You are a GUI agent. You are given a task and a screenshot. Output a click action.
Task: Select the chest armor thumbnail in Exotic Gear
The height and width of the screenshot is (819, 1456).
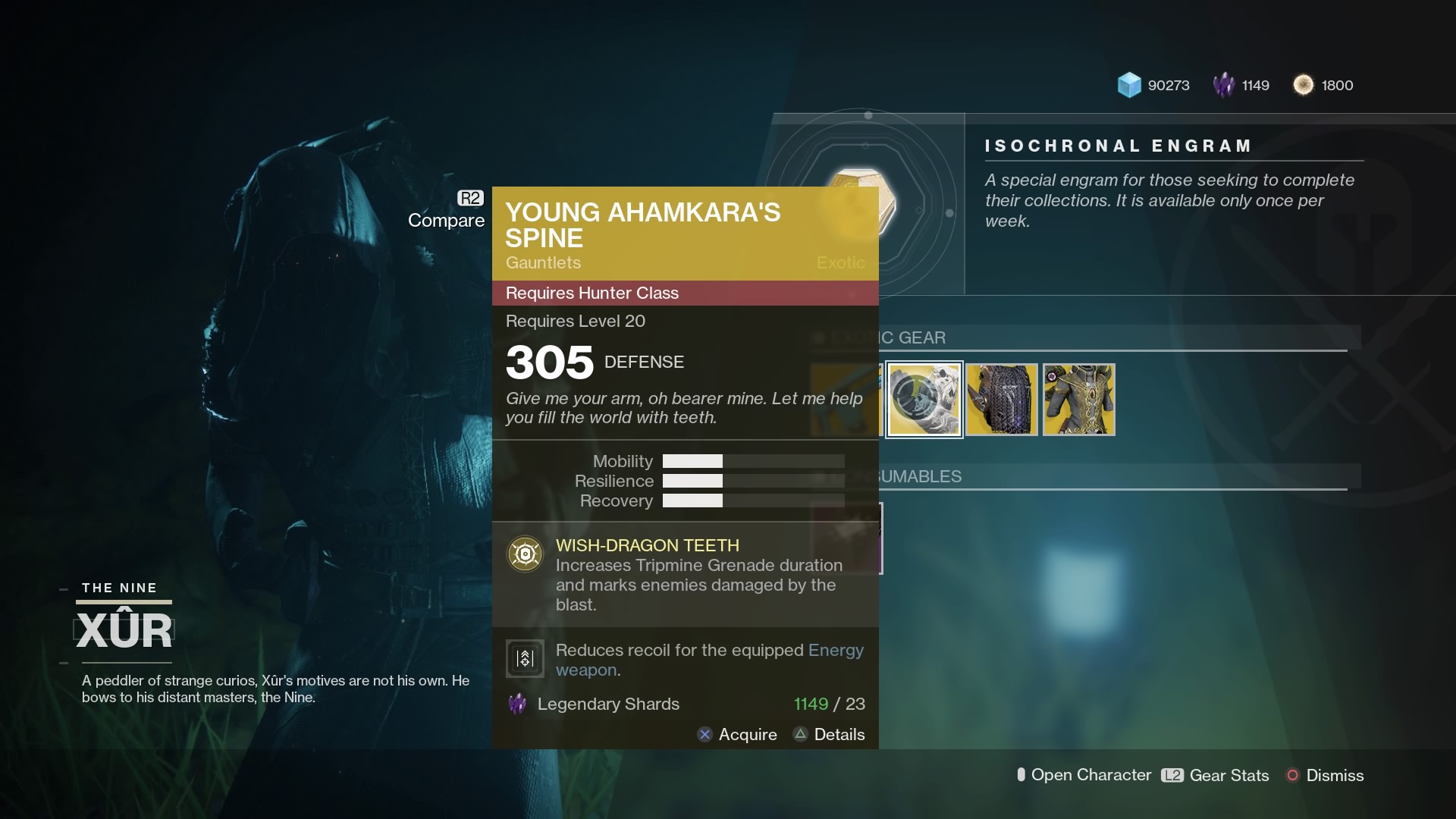coord(1002,400)
